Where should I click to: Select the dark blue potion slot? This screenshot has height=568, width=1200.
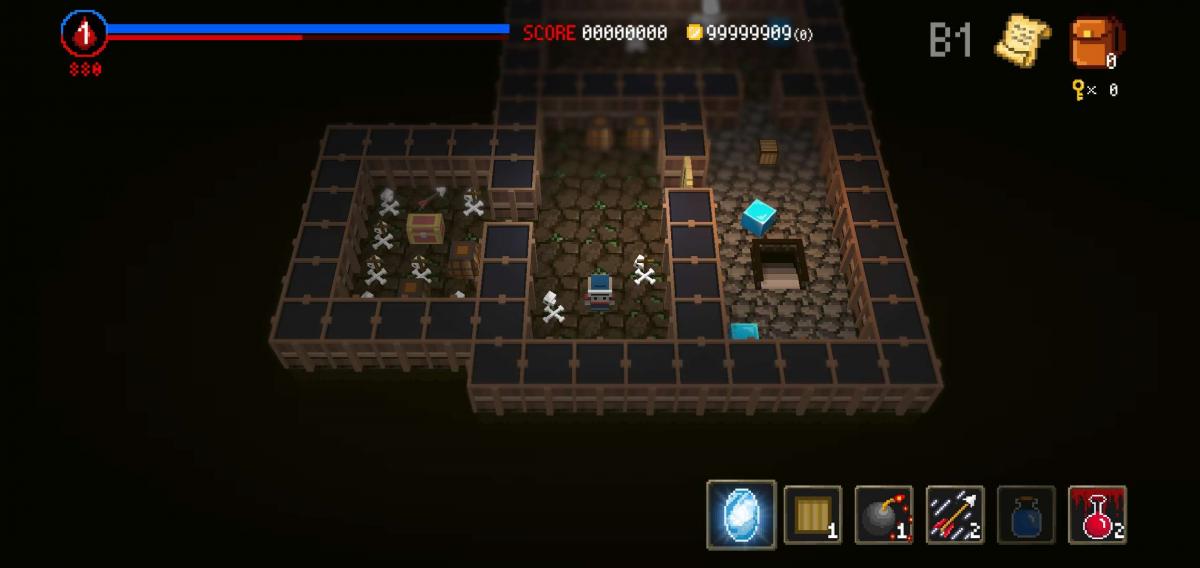(1026, 515)
